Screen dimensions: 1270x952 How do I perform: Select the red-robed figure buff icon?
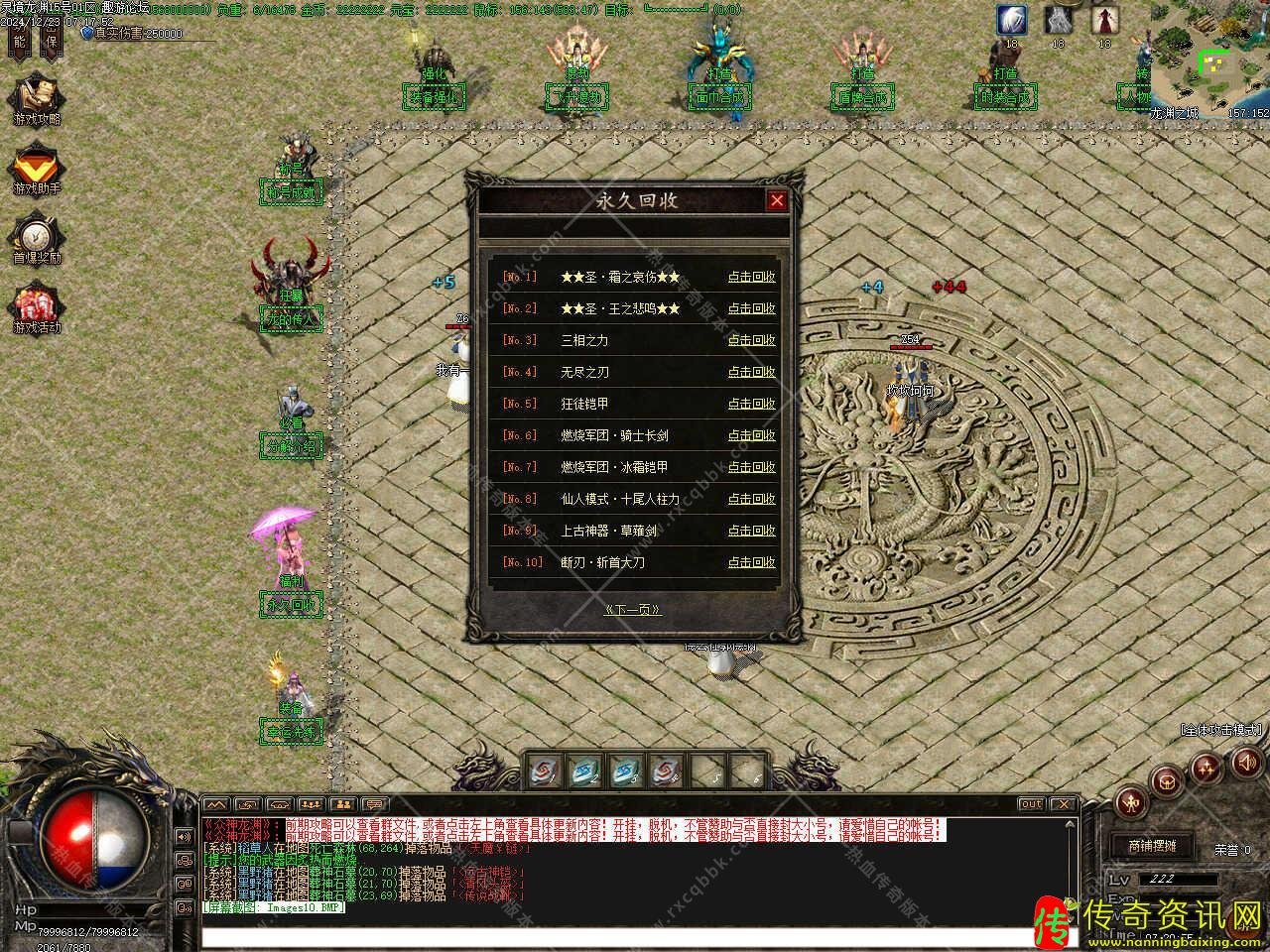click(x=1104, y=20)
